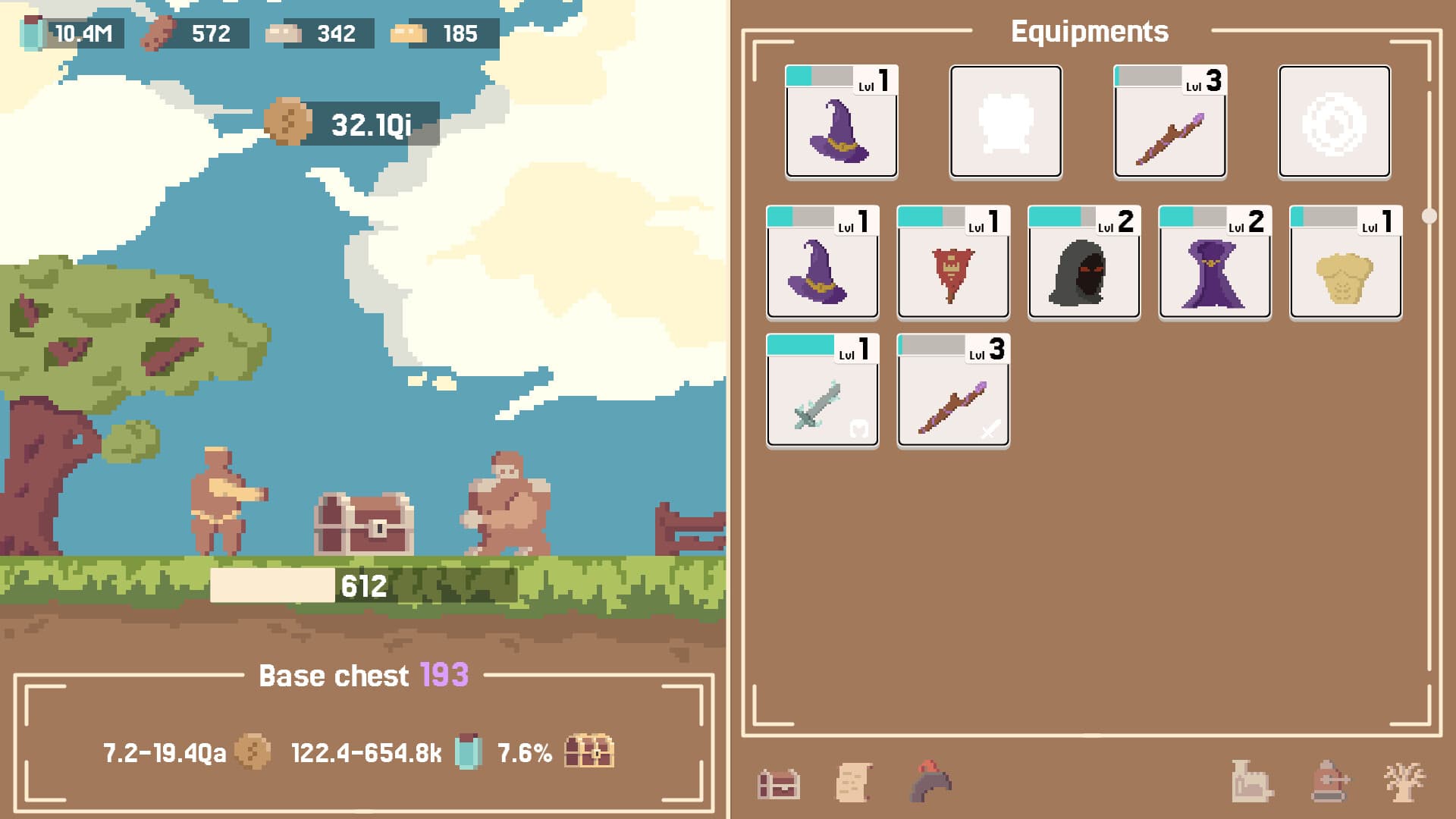
Task: Click the Base chest 193 label
Action: coord(362,675)
